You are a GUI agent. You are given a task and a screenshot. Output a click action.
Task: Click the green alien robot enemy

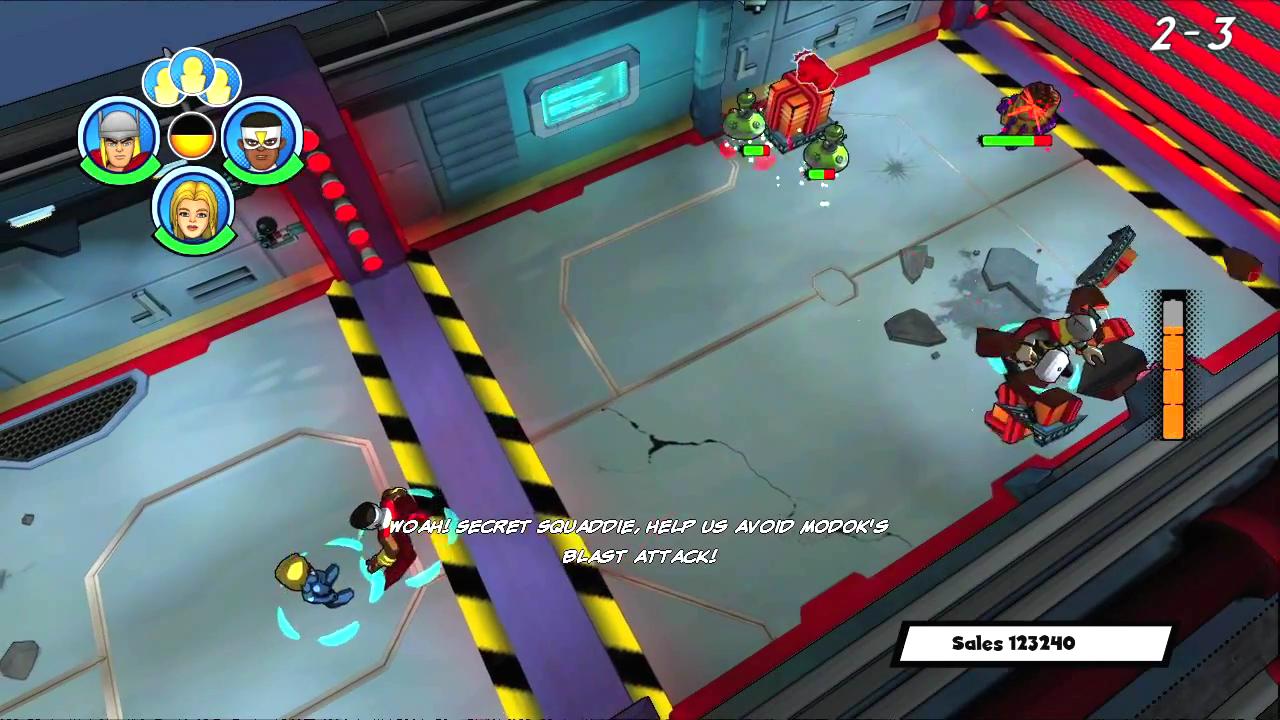pyautogui.click(x=745, y=125)
